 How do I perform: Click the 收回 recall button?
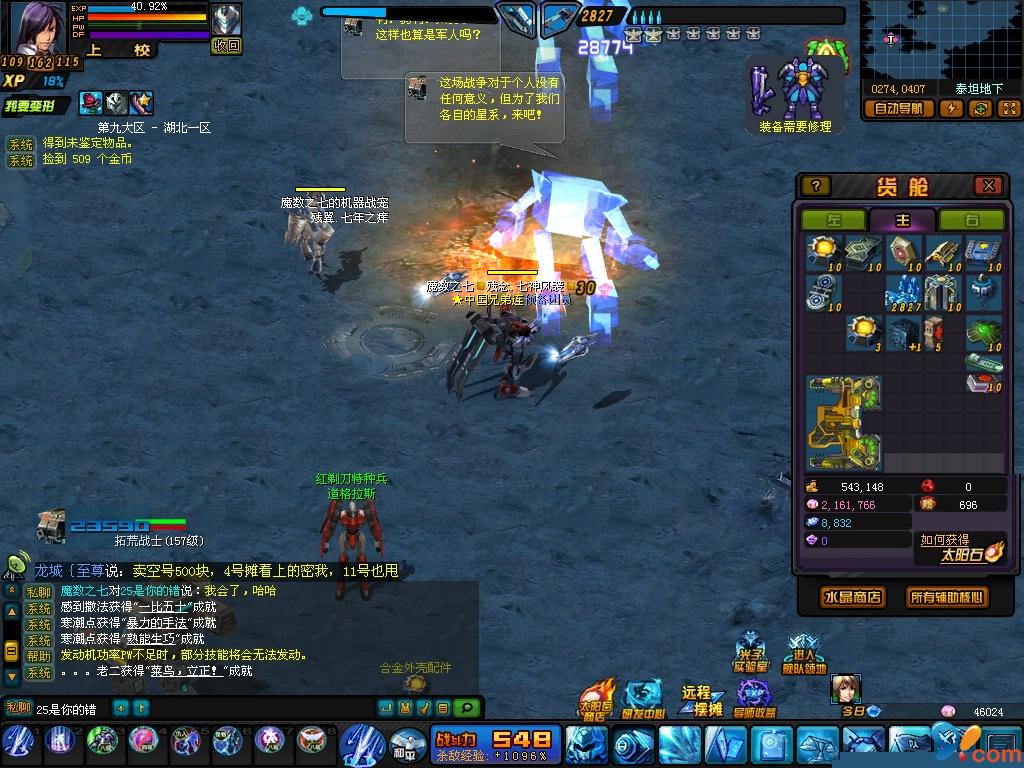point(227,45)
